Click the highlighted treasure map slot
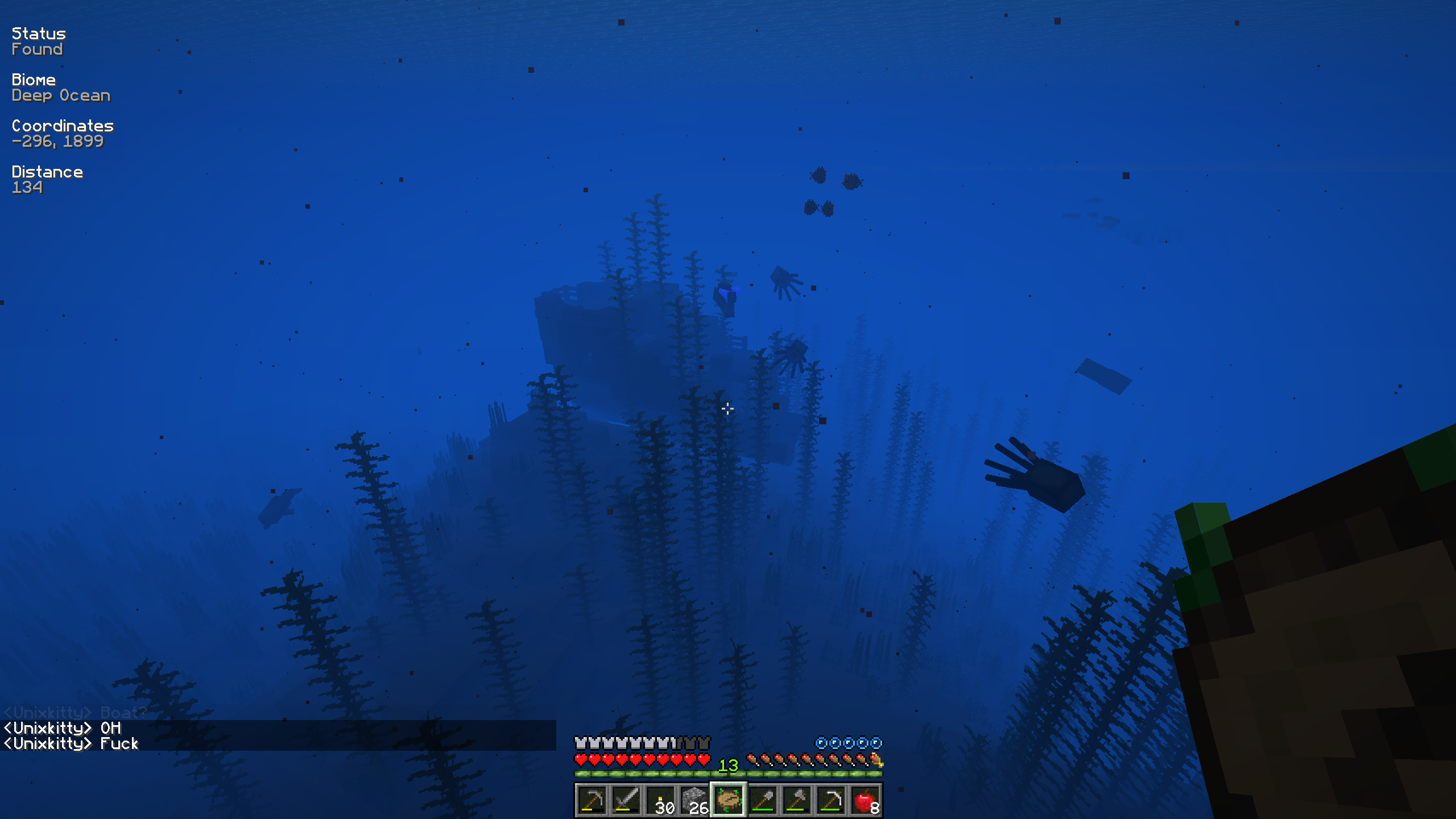Viewport: 1456px width, 819px height. point(728,800)
